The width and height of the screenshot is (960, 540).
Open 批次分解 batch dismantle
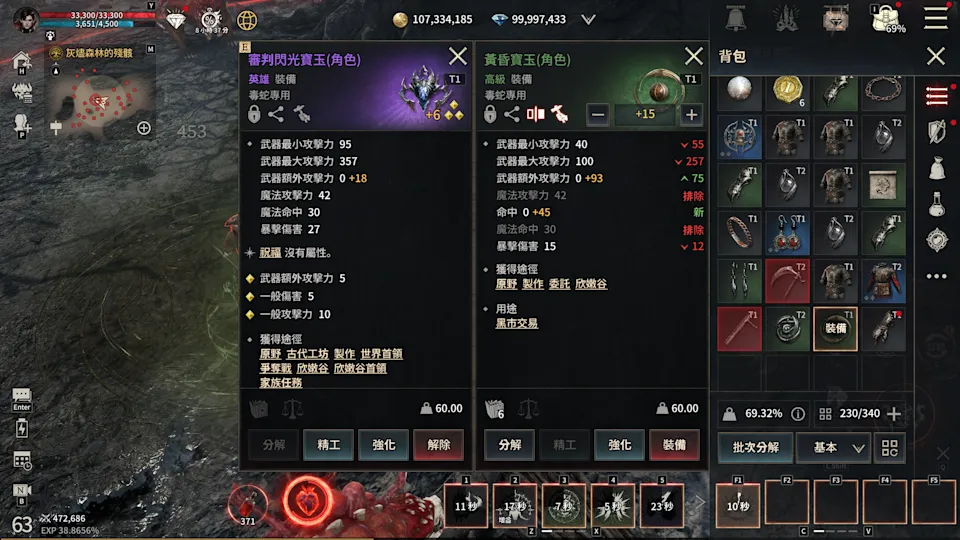click(755, 447)
